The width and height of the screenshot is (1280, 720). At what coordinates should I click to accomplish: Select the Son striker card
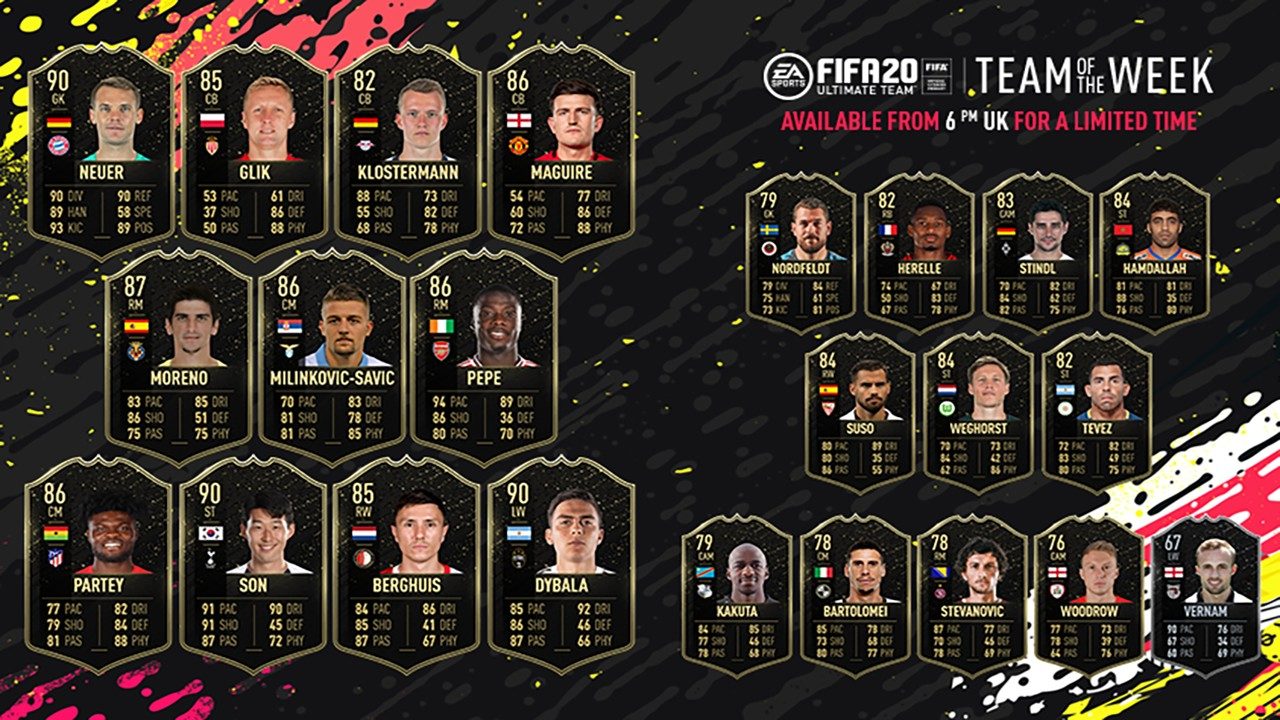point(253,563)
